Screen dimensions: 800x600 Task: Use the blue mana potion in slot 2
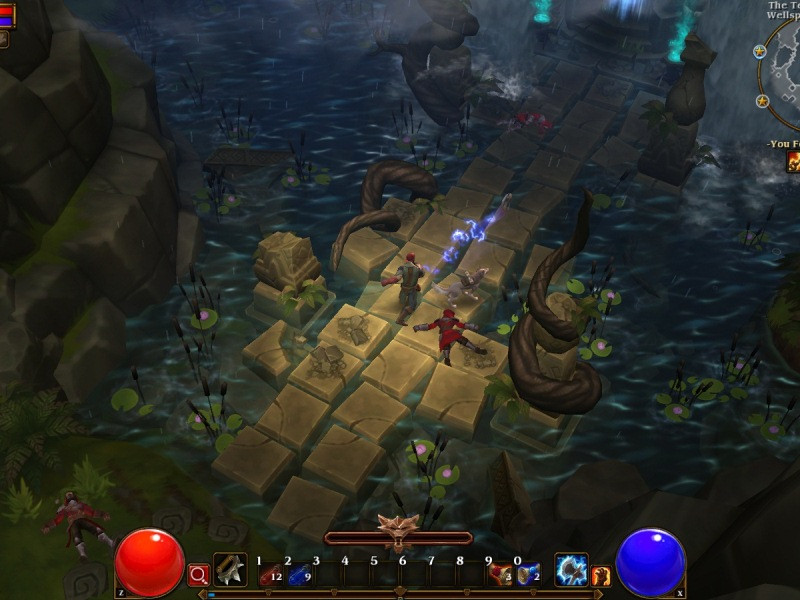pos(298,574)
